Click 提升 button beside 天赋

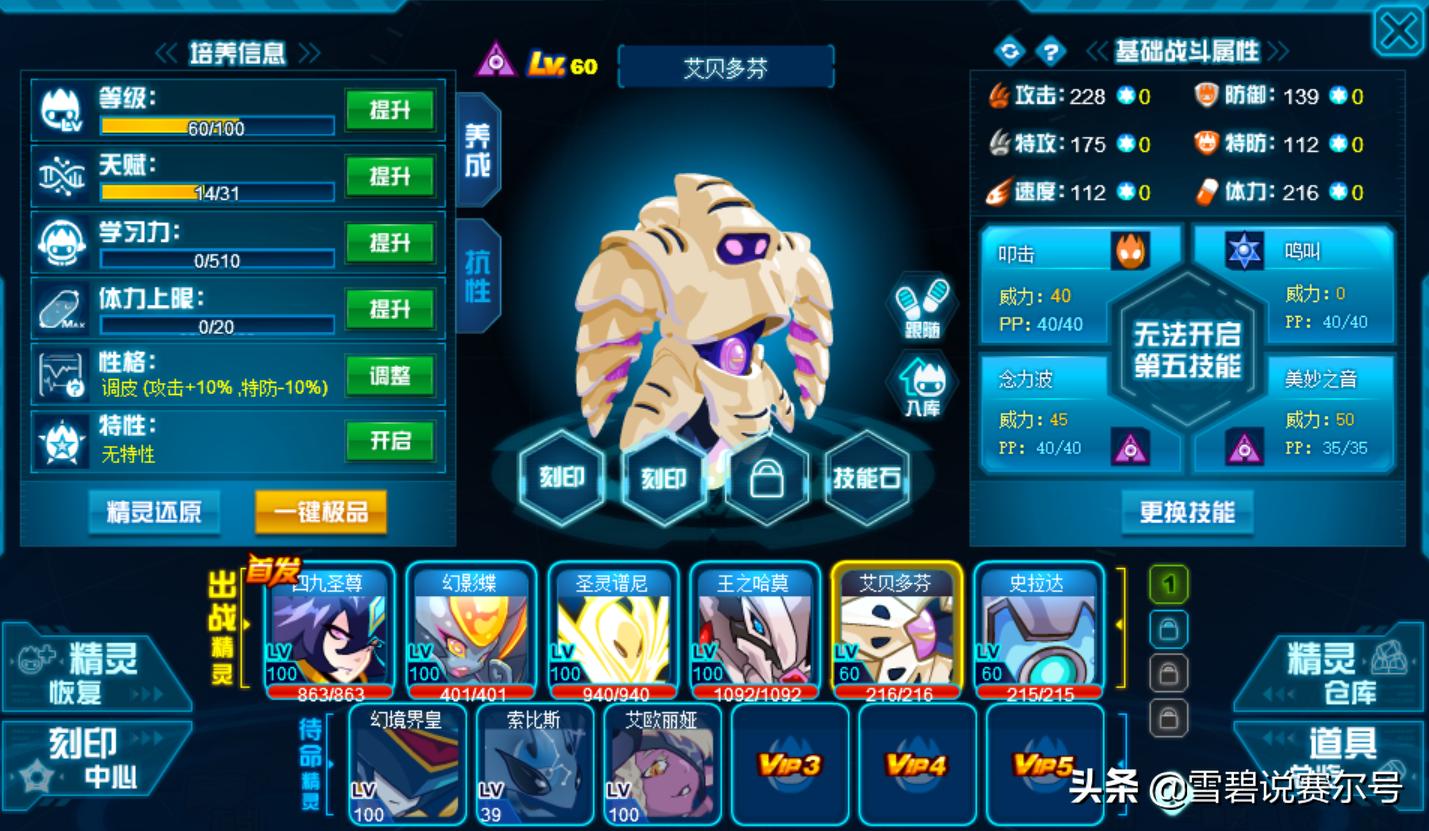click(390, 177)
